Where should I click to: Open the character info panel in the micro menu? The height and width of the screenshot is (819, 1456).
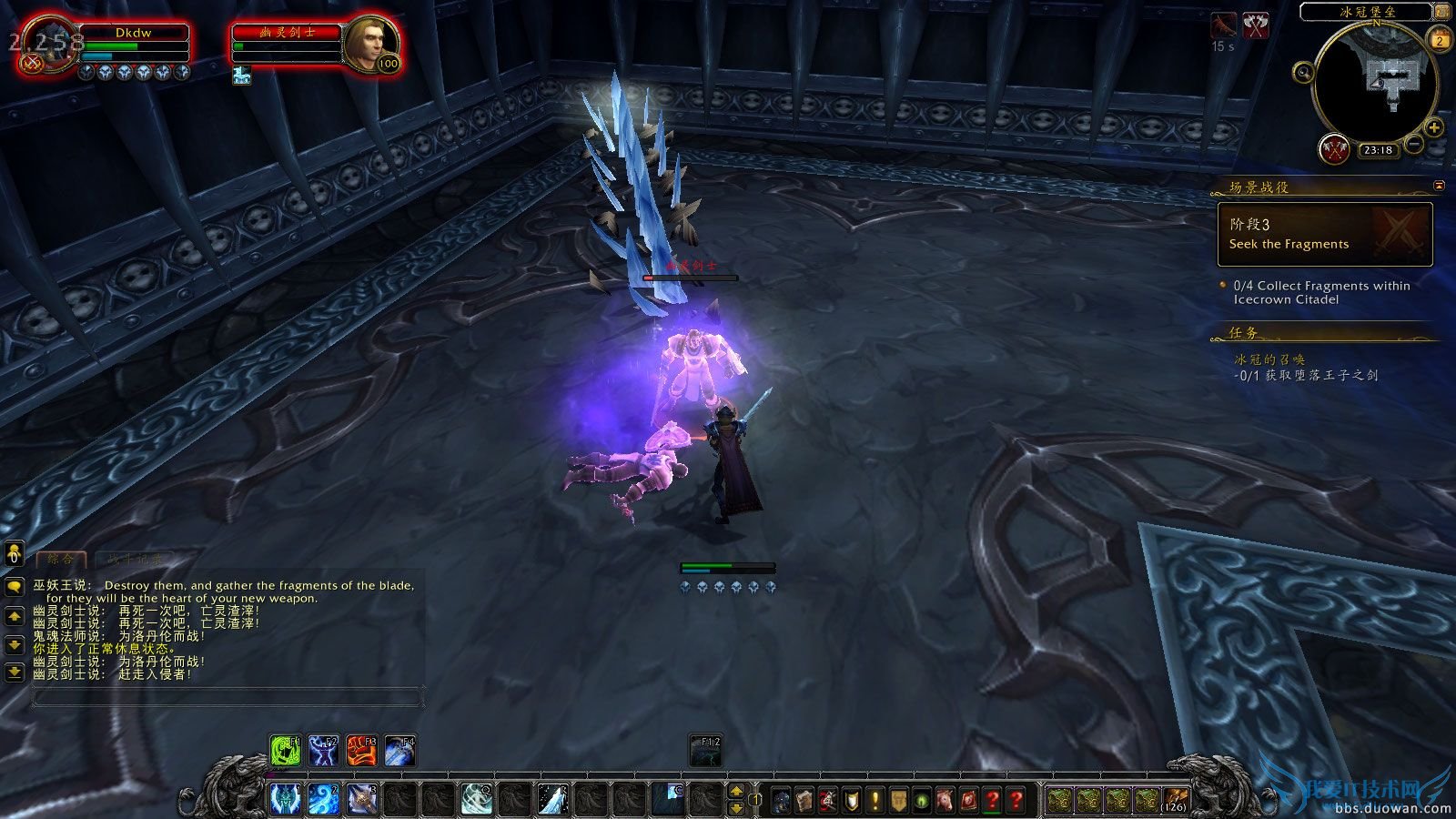click(x=780, y=799)
